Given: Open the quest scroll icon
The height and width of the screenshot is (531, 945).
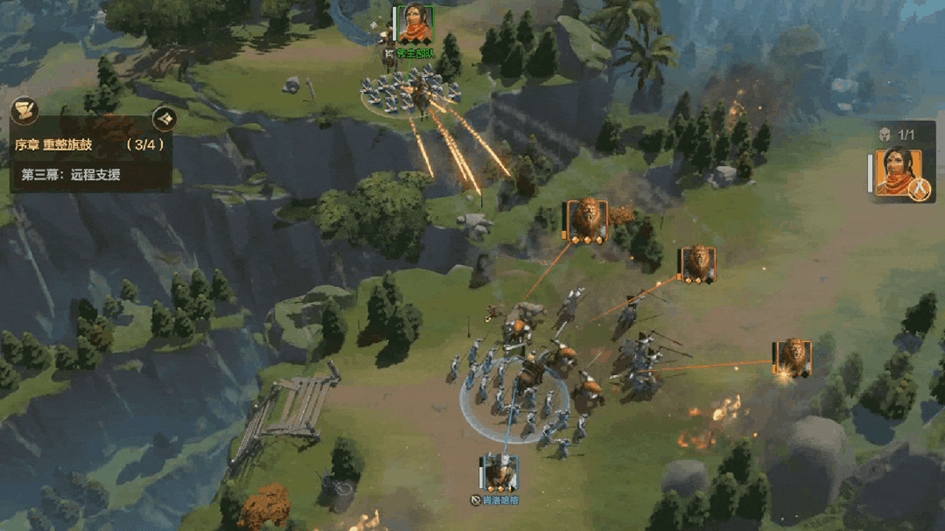Looking at the screenshot, I should 25,110.
